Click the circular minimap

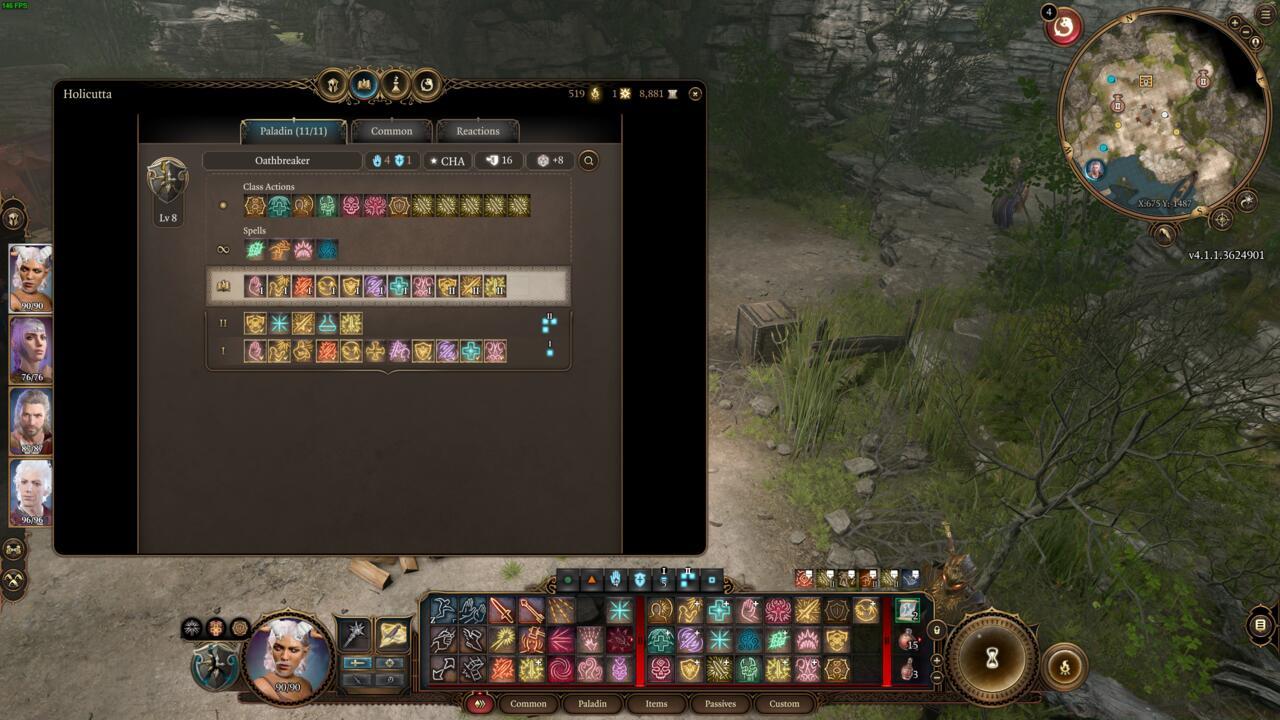click(x=1160, y=112)
